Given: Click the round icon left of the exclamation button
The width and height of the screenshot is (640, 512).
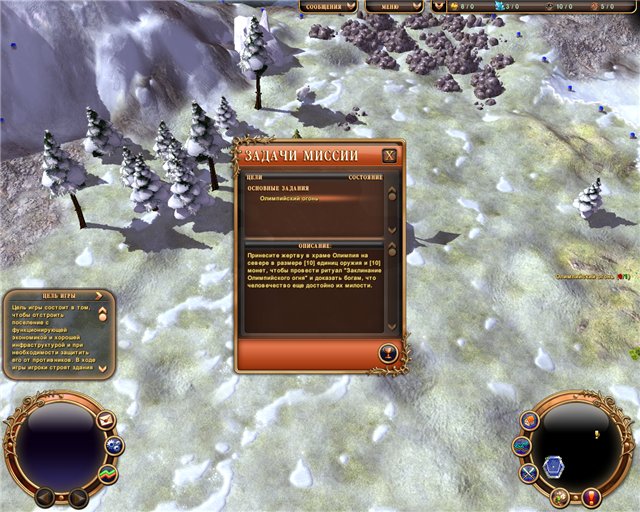Looking at the screenshot, I should (x=561, y=496).
